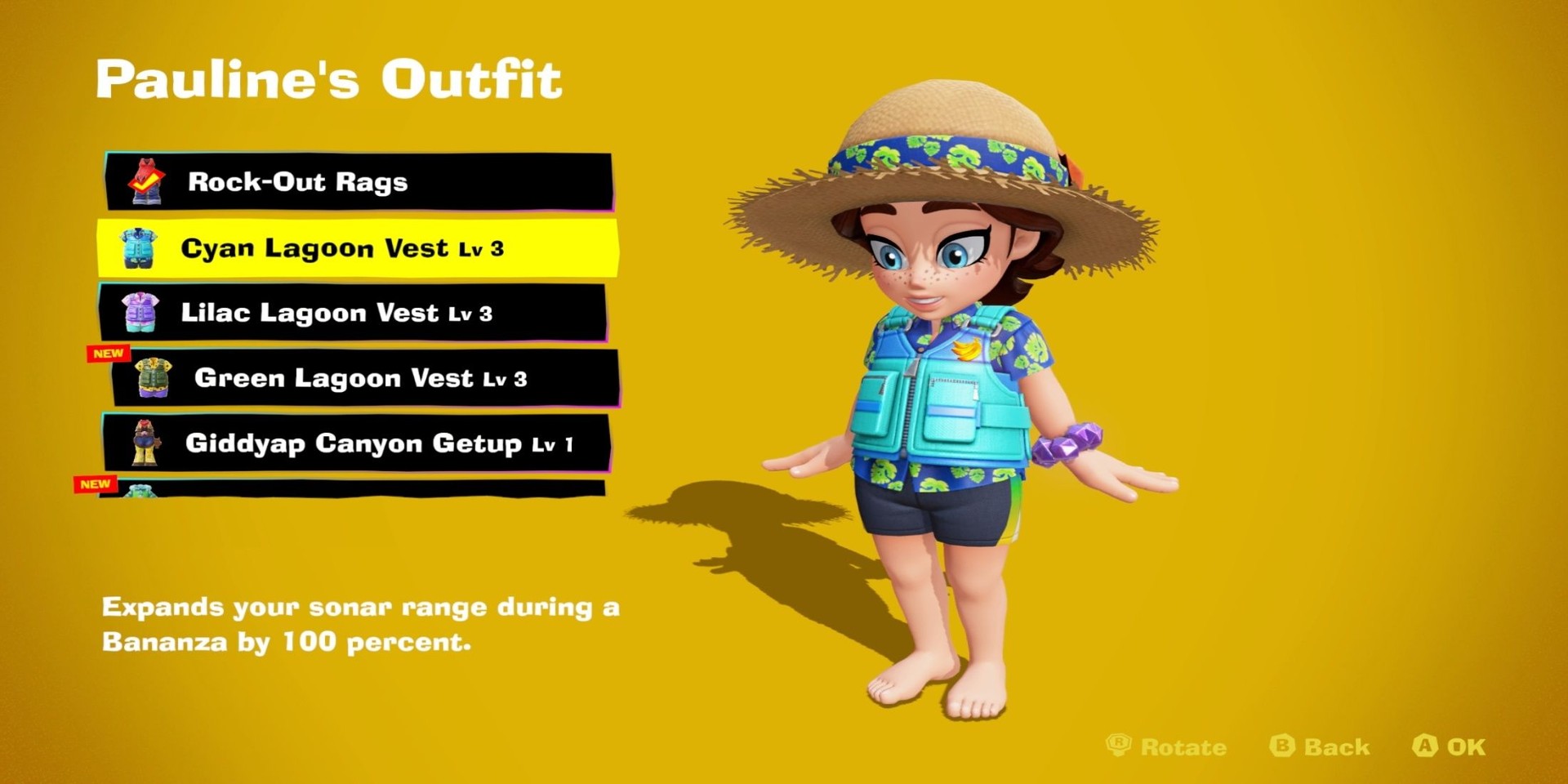
Task: Choose the Giddyap Canyon Getup Lv 1
Action: tap(356, 443)
